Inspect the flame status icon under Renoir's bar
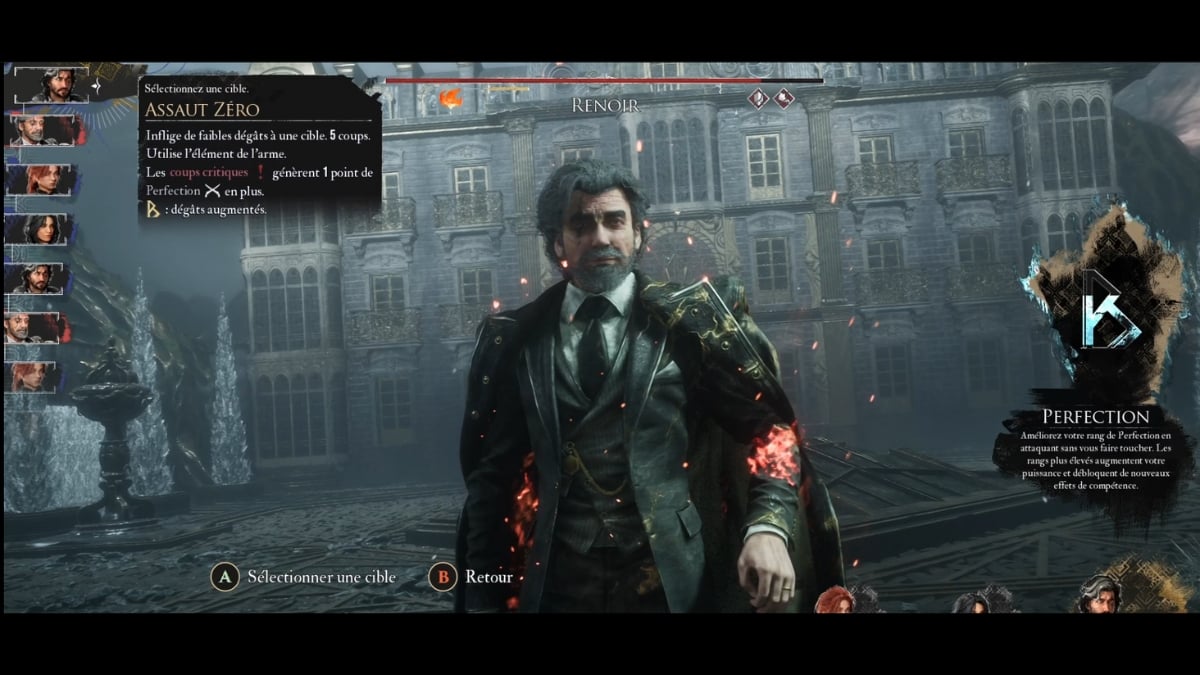The height and width of the screenshot is (675, 1200). pos(451,97)
